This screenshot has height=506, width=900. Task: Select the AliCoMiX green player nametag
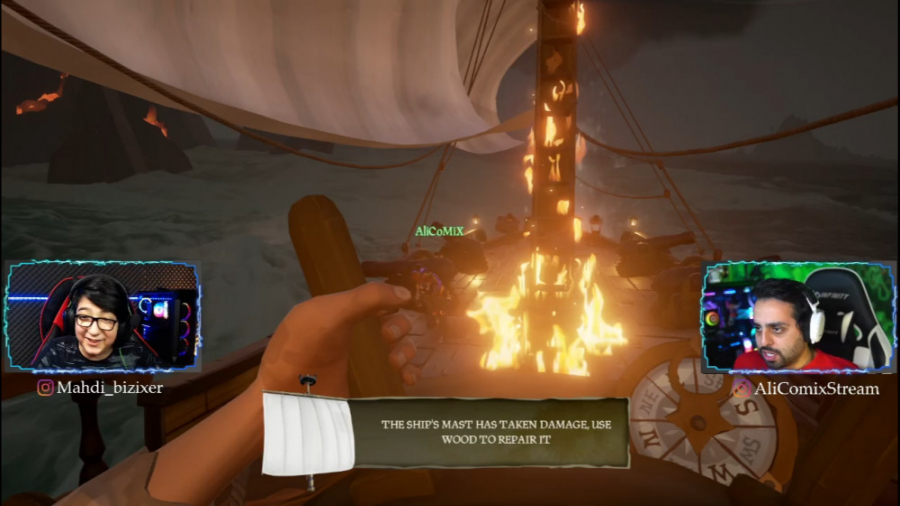[439, 231]
